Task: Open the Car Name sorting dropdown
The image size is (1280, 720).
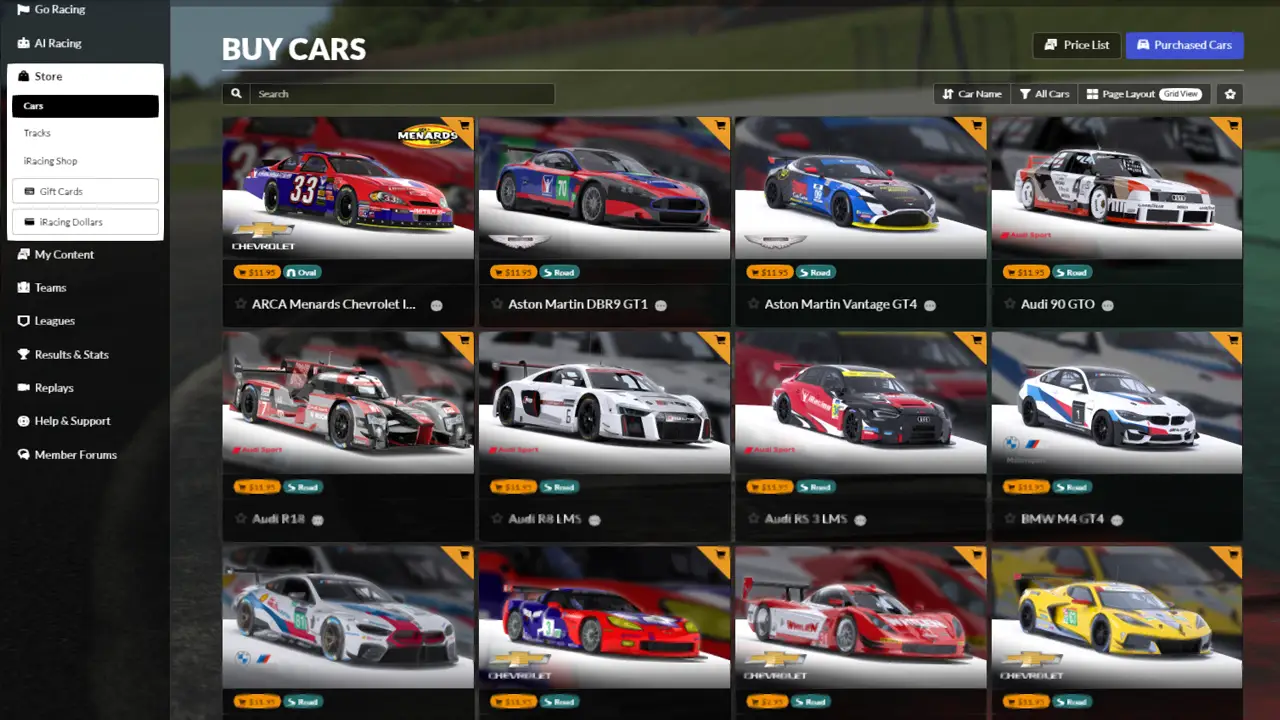Action: [971, 93]
